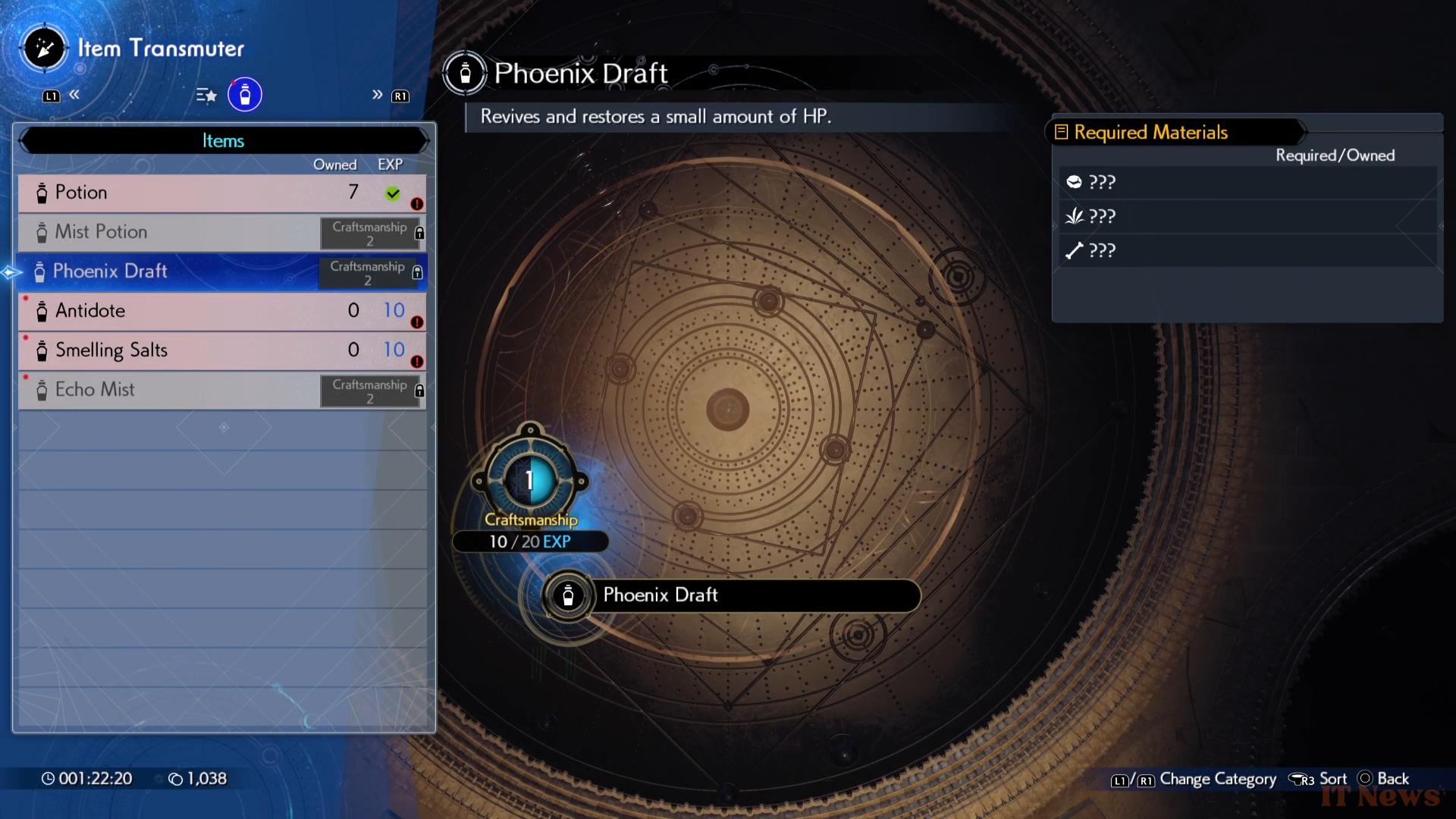Select the herb-icon unknown material row
This screenshot has width=1456, height=819.
coord(1247,217)
